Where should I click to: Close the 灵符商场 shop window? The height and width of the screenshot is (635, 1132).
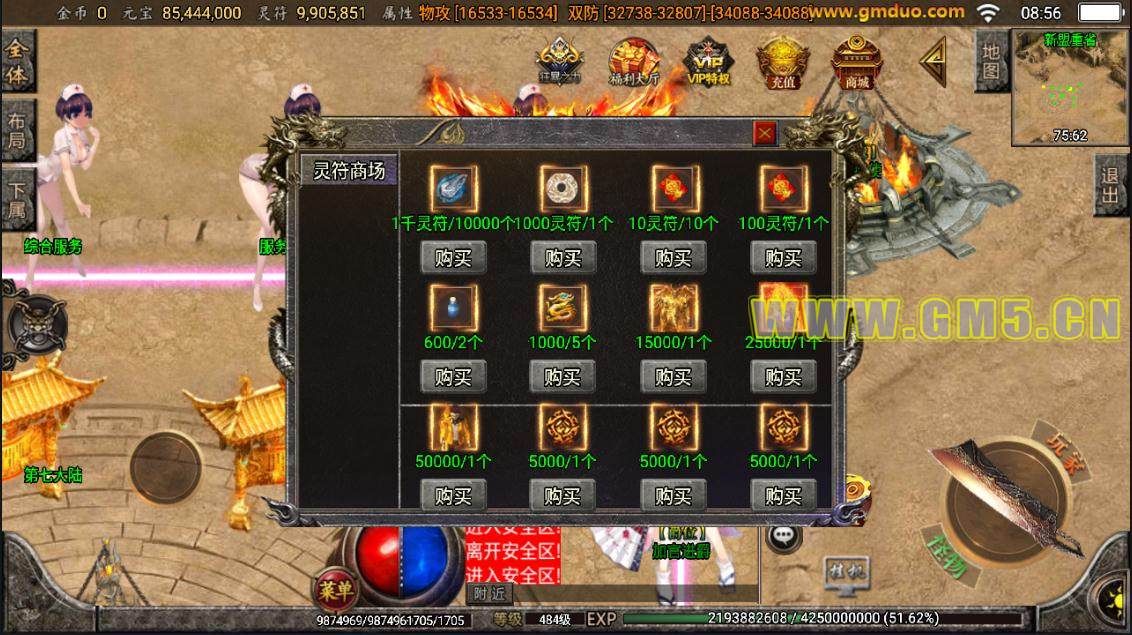point(764,133)
